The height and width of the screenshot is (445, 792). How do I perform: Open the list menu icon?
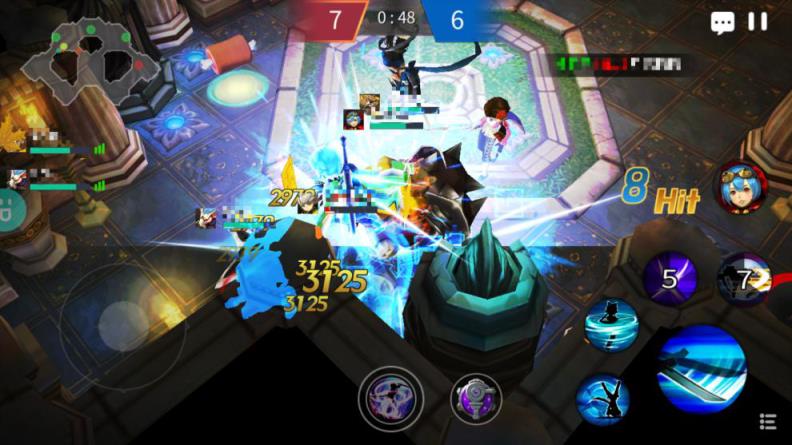point(768,423)
